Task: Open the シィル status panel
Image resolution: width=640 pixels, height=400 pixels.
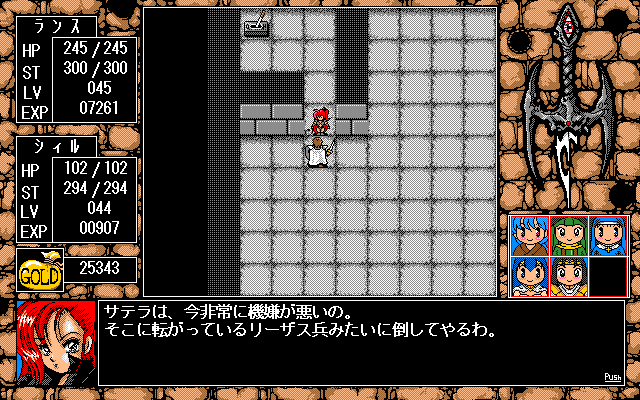Action: coord(76,189)
